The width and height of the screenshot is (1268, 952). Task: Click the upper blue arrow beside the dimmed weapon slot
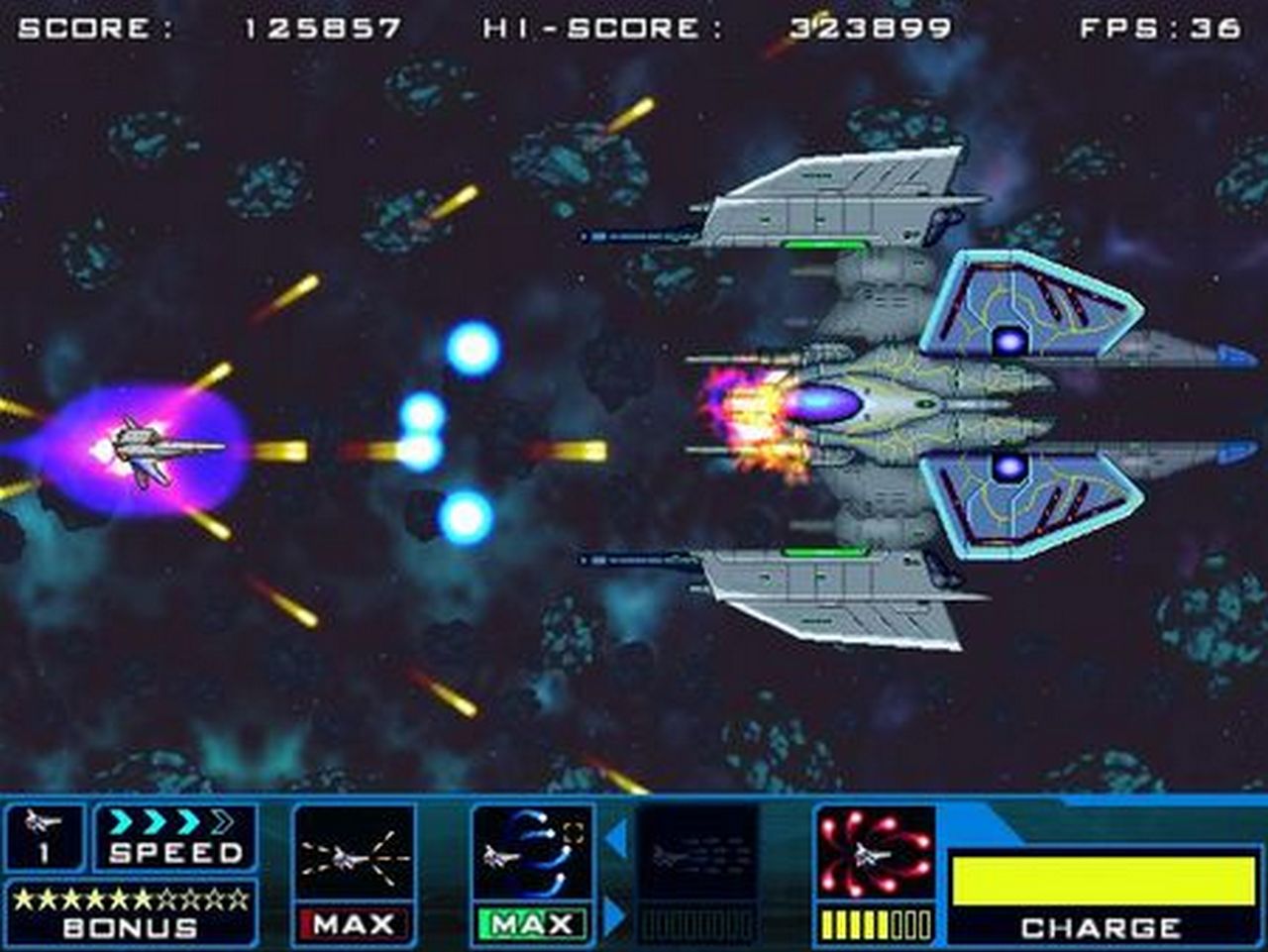coord(616,839)
